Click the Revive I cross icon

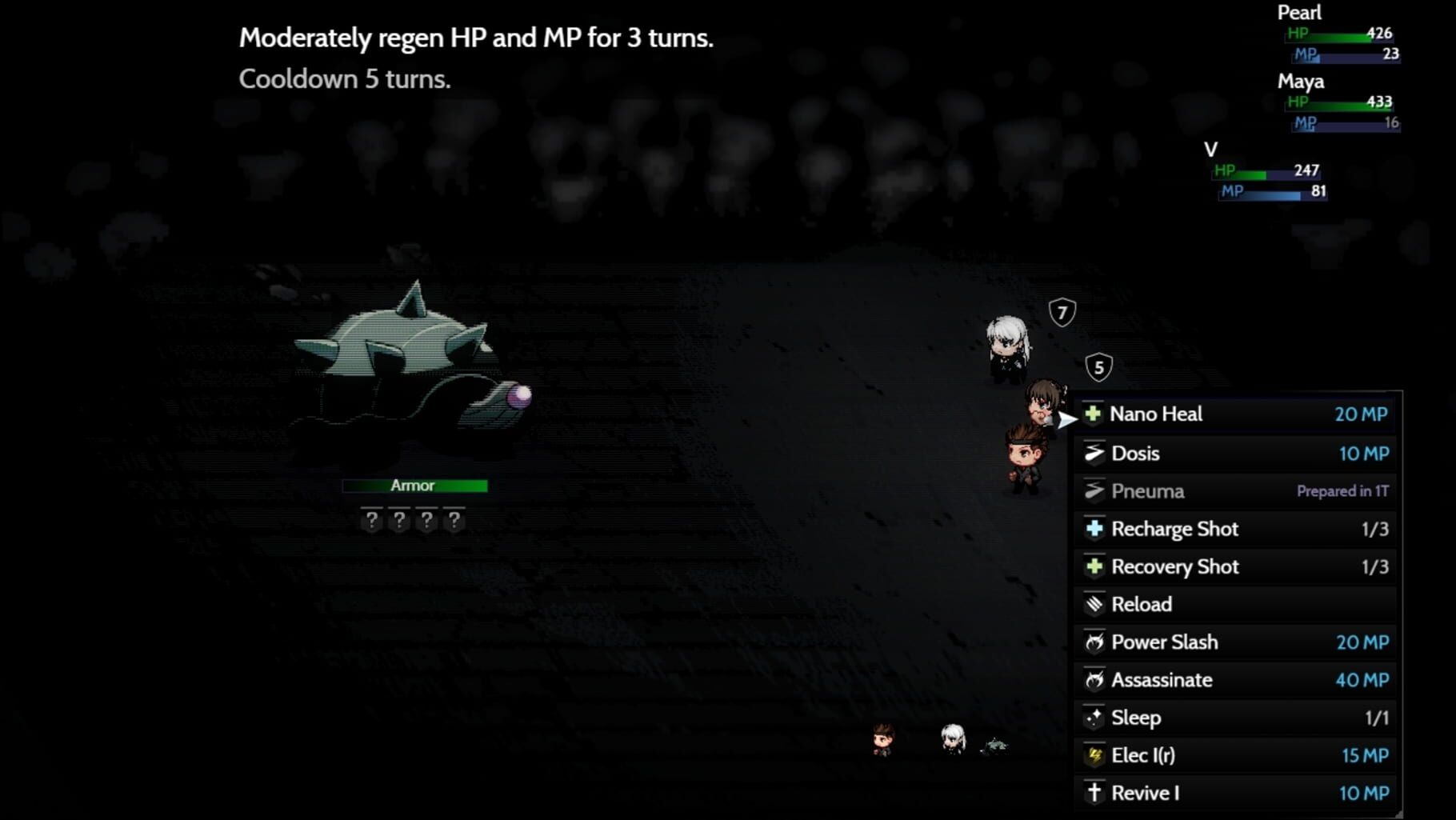coord(1095,792)
